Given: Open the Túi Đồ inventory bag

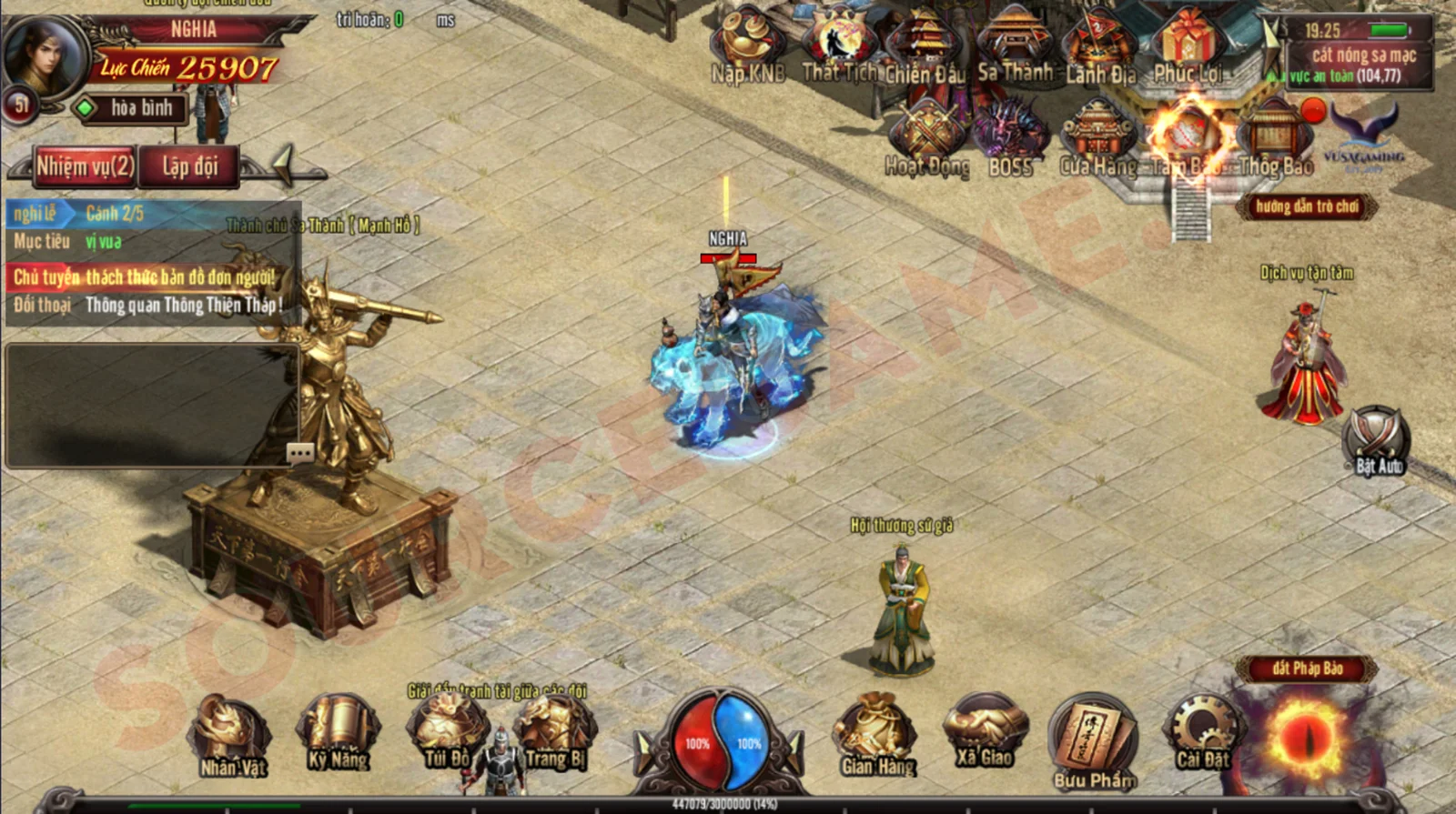Looking at the screenshot, I should (447, 733).
